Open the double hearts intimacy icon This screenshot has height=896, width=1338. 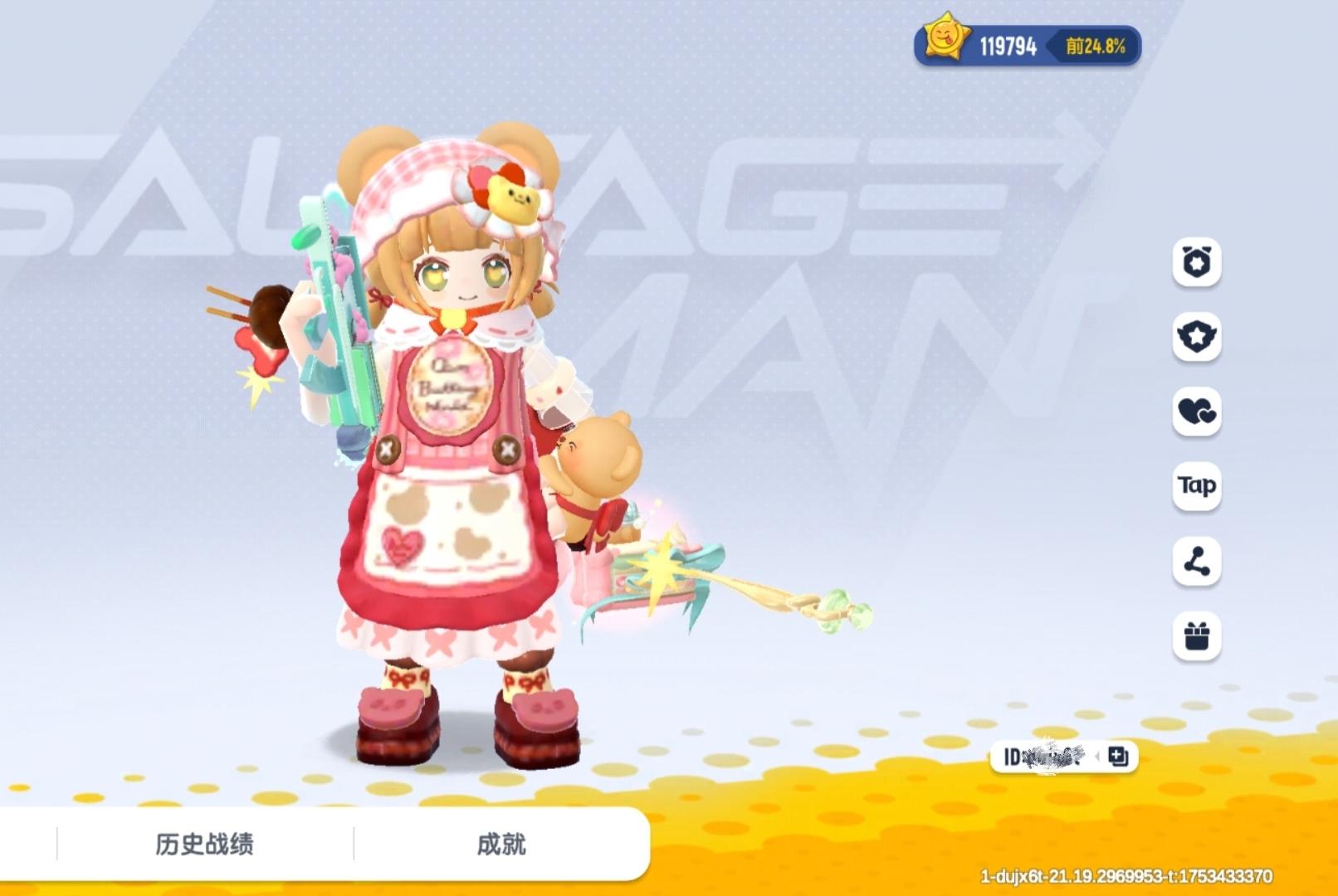coord(1195,412)
